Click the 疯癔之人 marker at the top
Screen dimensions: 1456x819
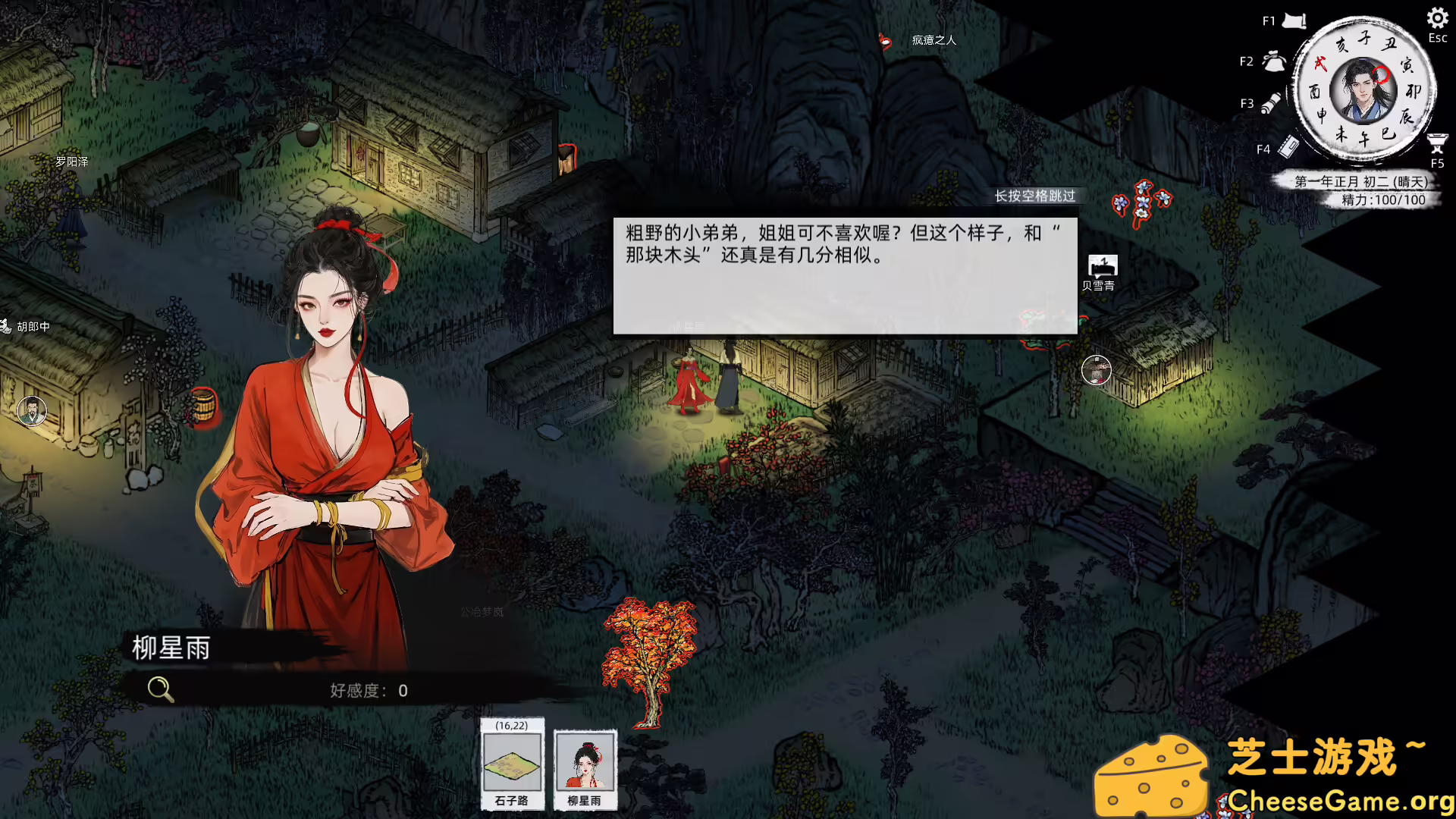click(x=884, y=42)
